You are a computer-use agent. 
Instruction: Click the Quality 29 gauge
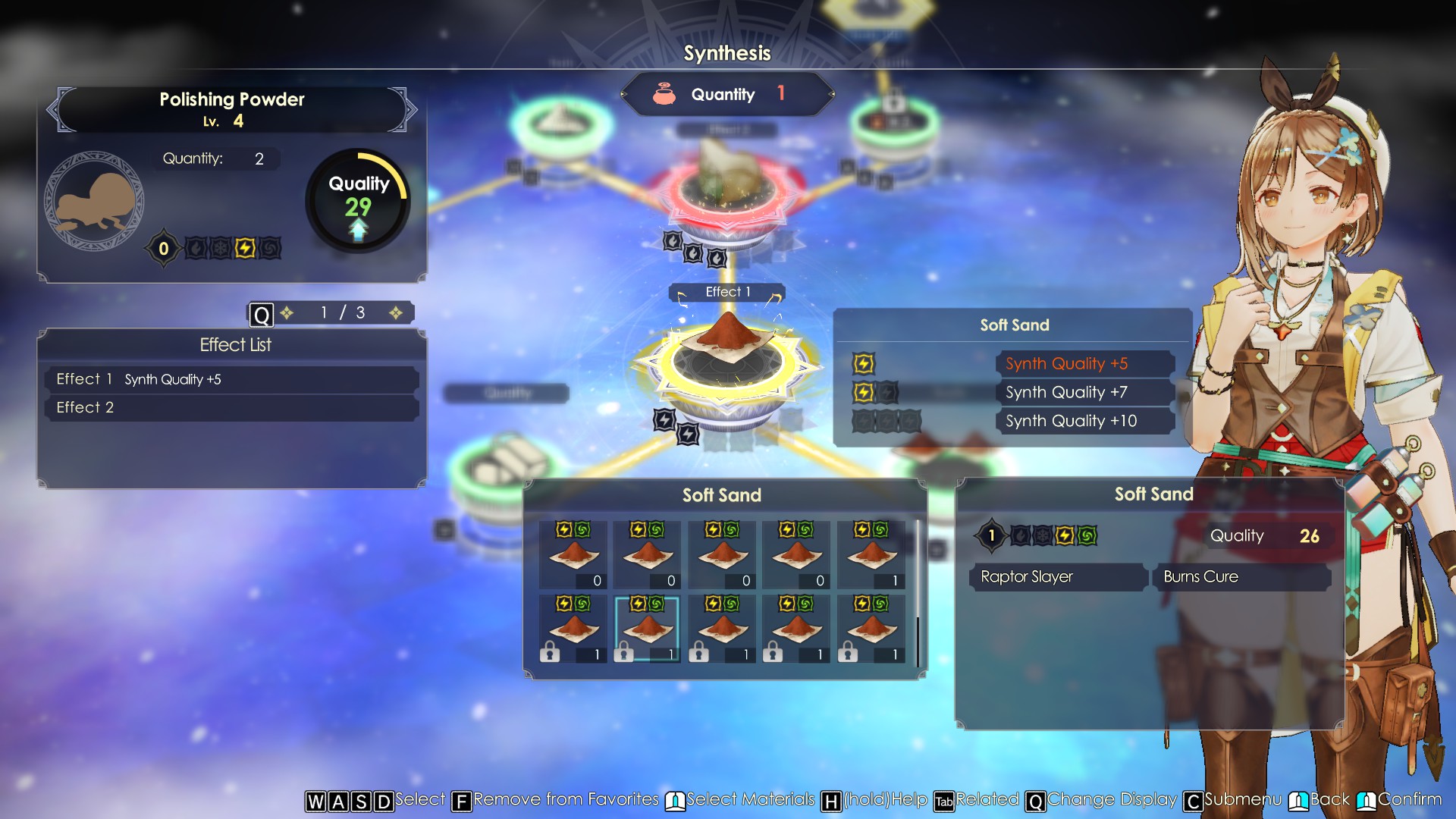358,202
